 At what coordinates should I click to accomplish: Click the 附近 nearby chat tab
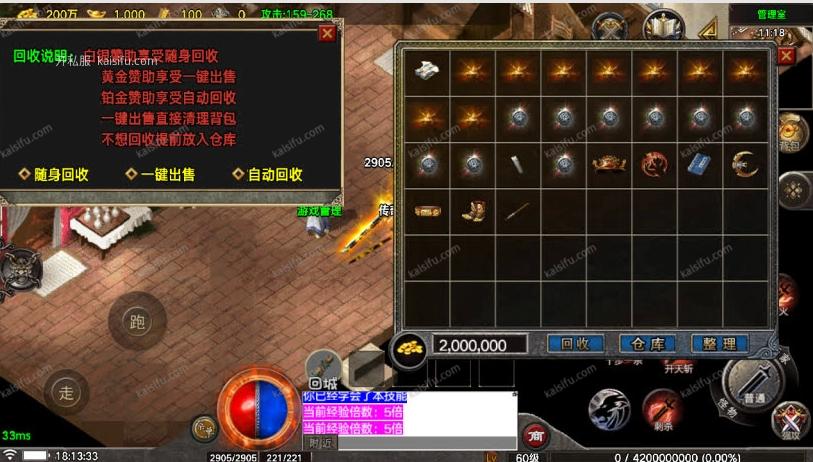321,443
